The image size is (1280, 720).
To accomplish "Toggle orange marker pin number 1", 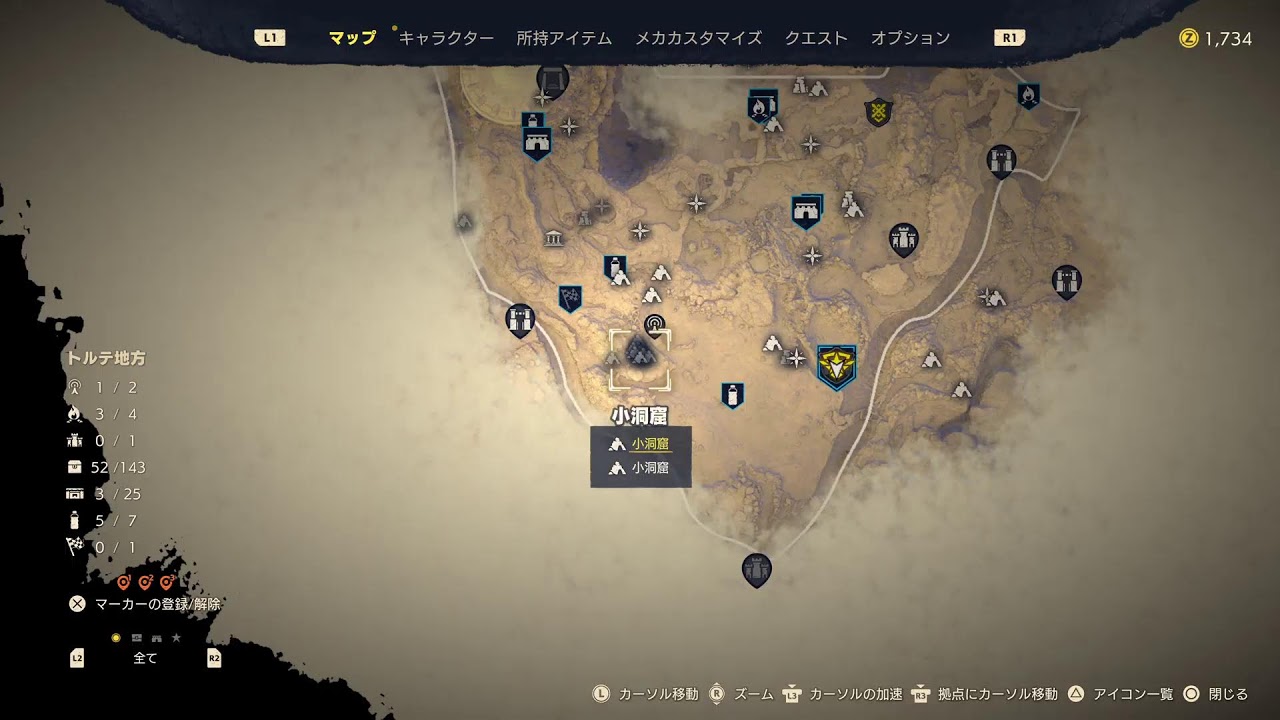I will (x=125, y=580).
